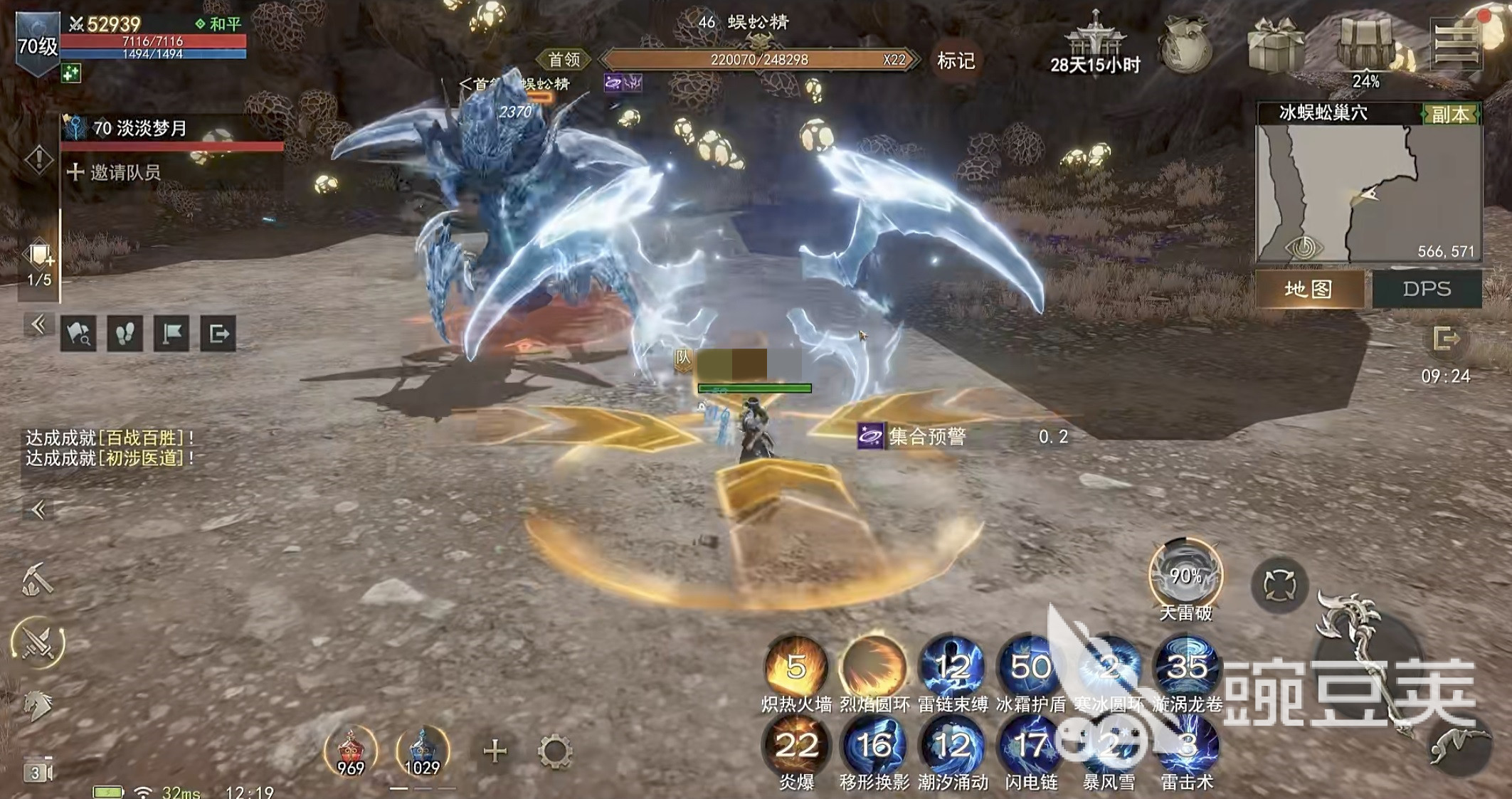Open the hamburger main menu

1456,44
